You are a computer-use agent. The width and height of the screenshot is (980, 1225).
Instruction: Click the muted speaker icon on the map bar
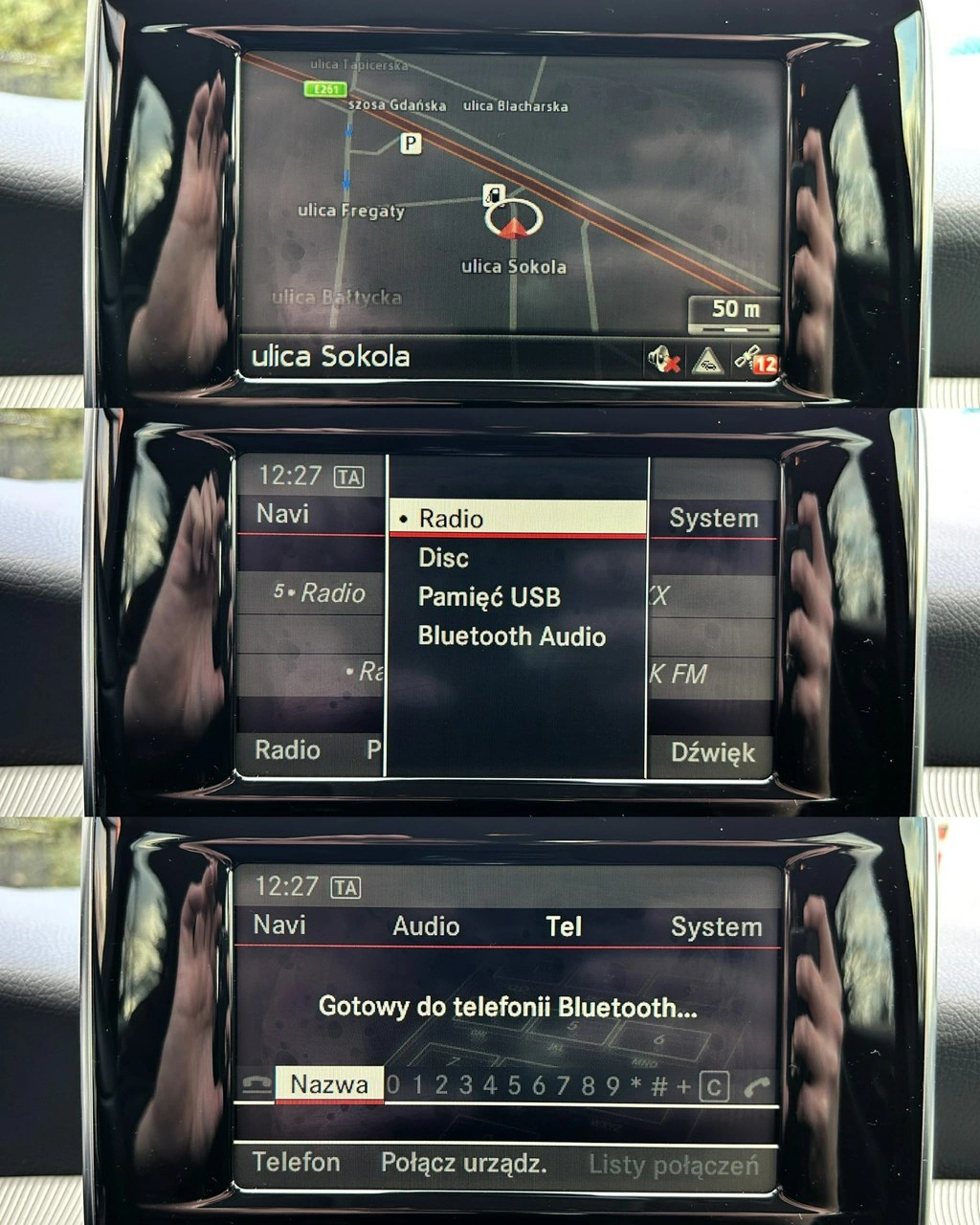pyautogui.click(x=663, y=361)
